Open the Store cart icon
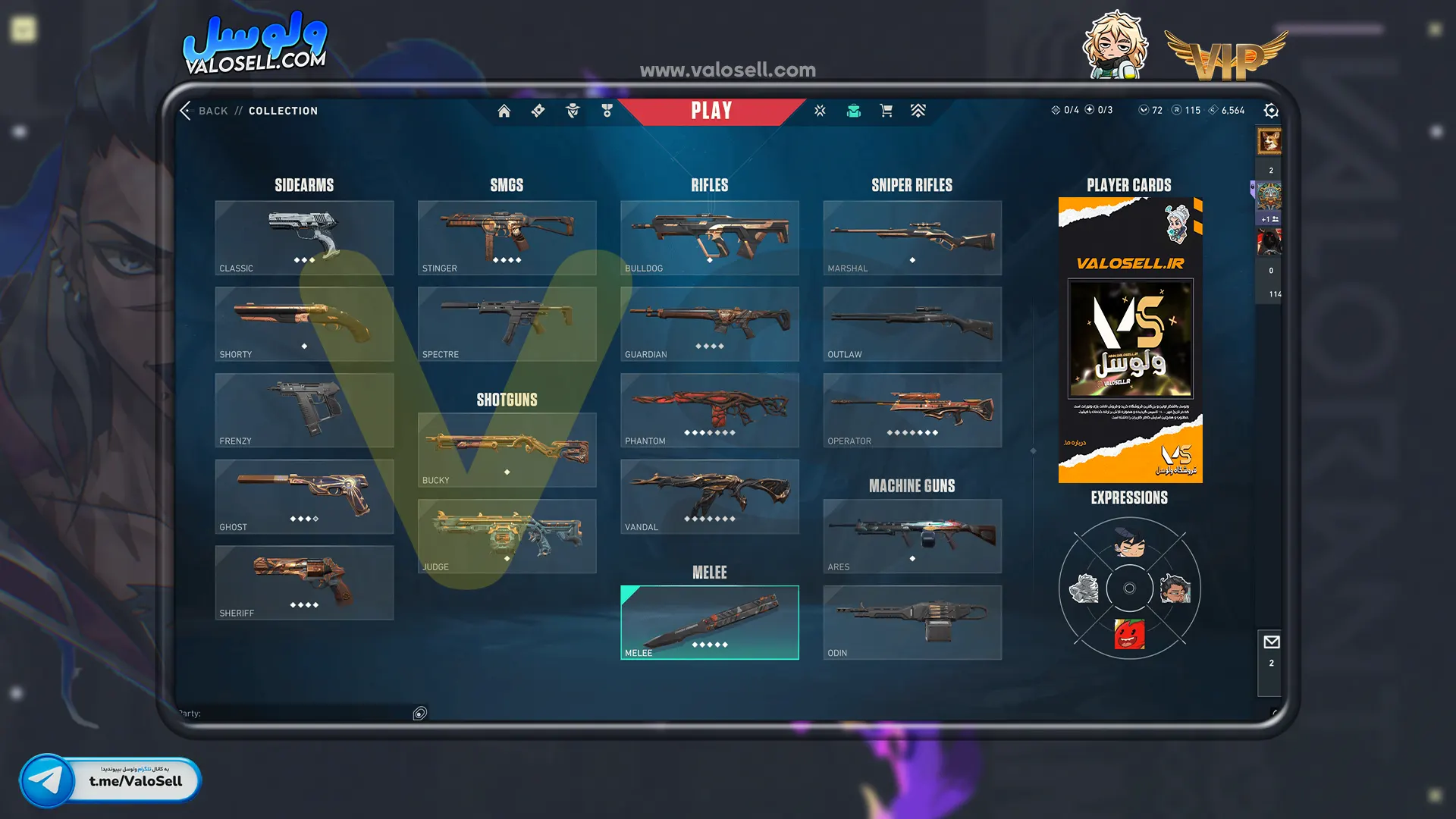Image resolution: width=1456 pixels, height=819 pixels. (886, 111)
